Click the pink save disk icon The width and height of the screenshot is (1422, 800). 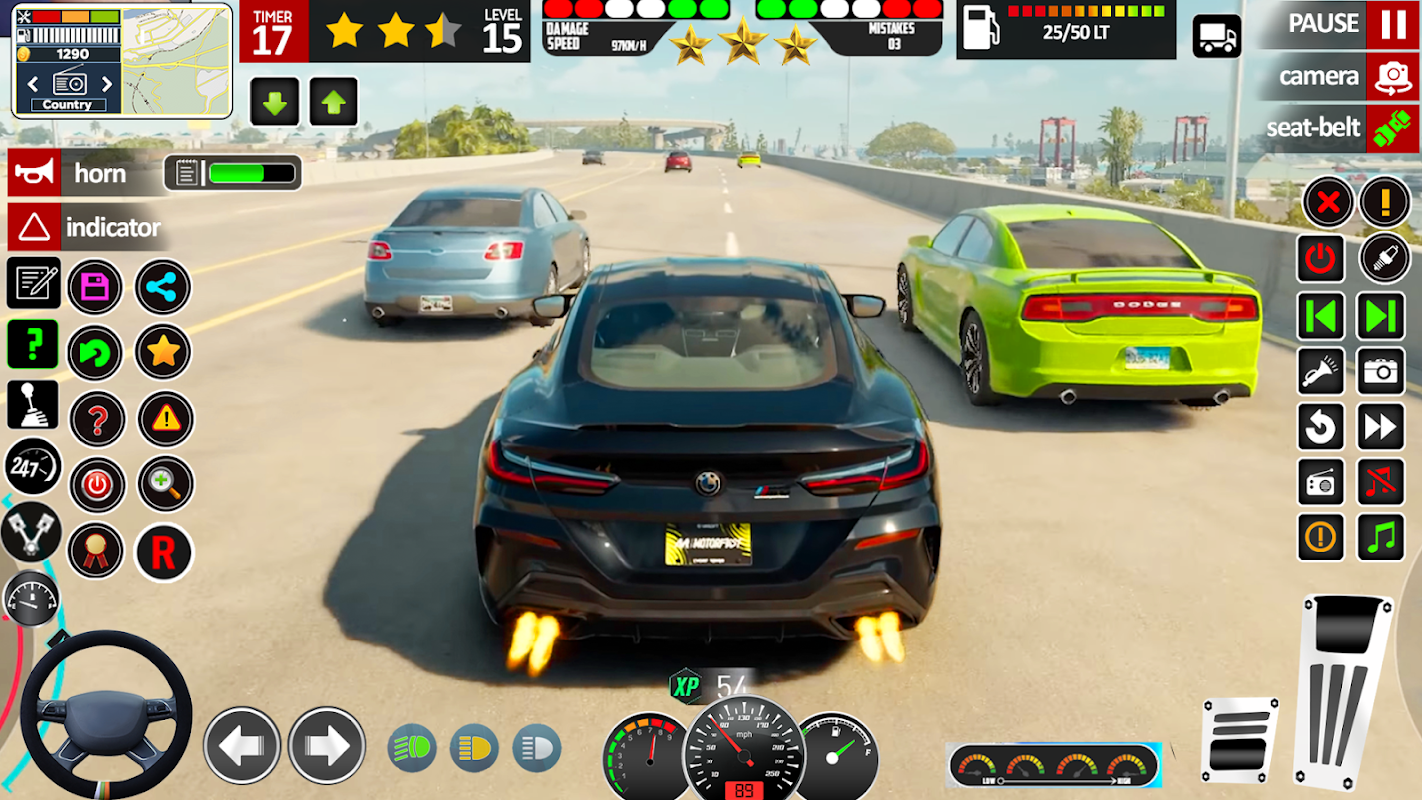pos(95,287)
